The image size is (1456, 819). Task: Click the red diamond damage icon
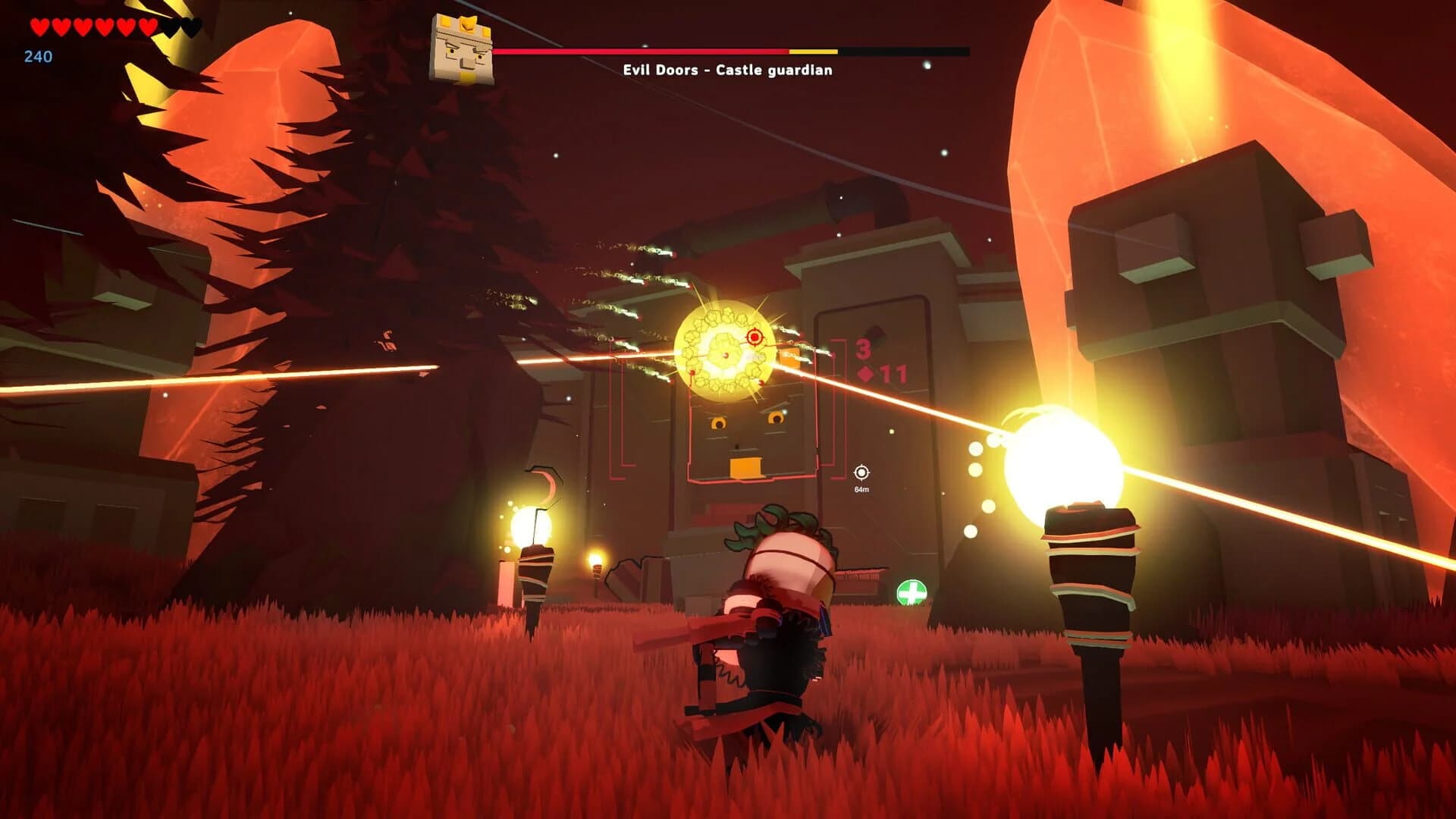(865, 372)
